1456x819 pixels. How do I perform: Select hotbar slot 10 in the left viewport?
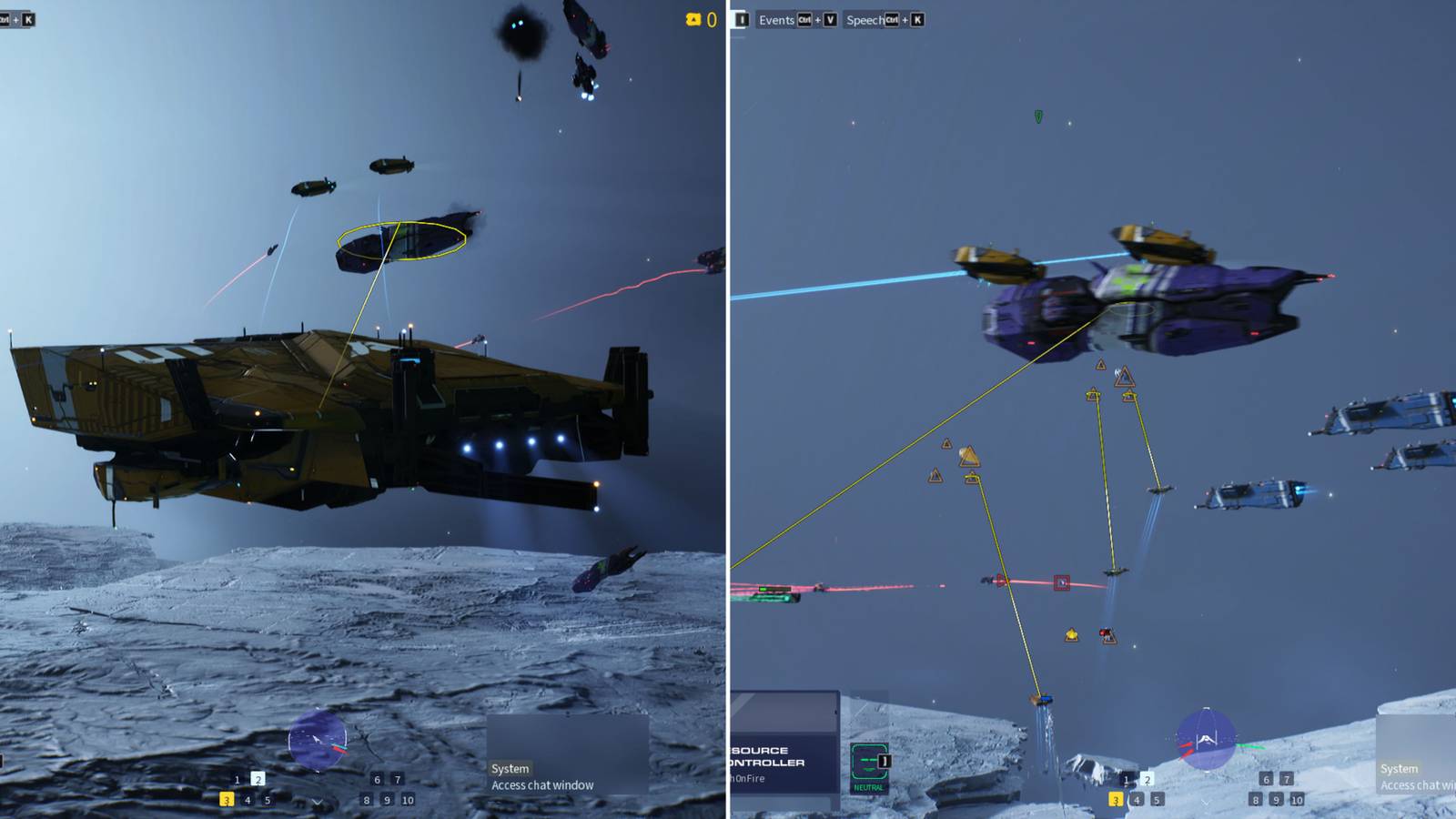pos(409,801)
